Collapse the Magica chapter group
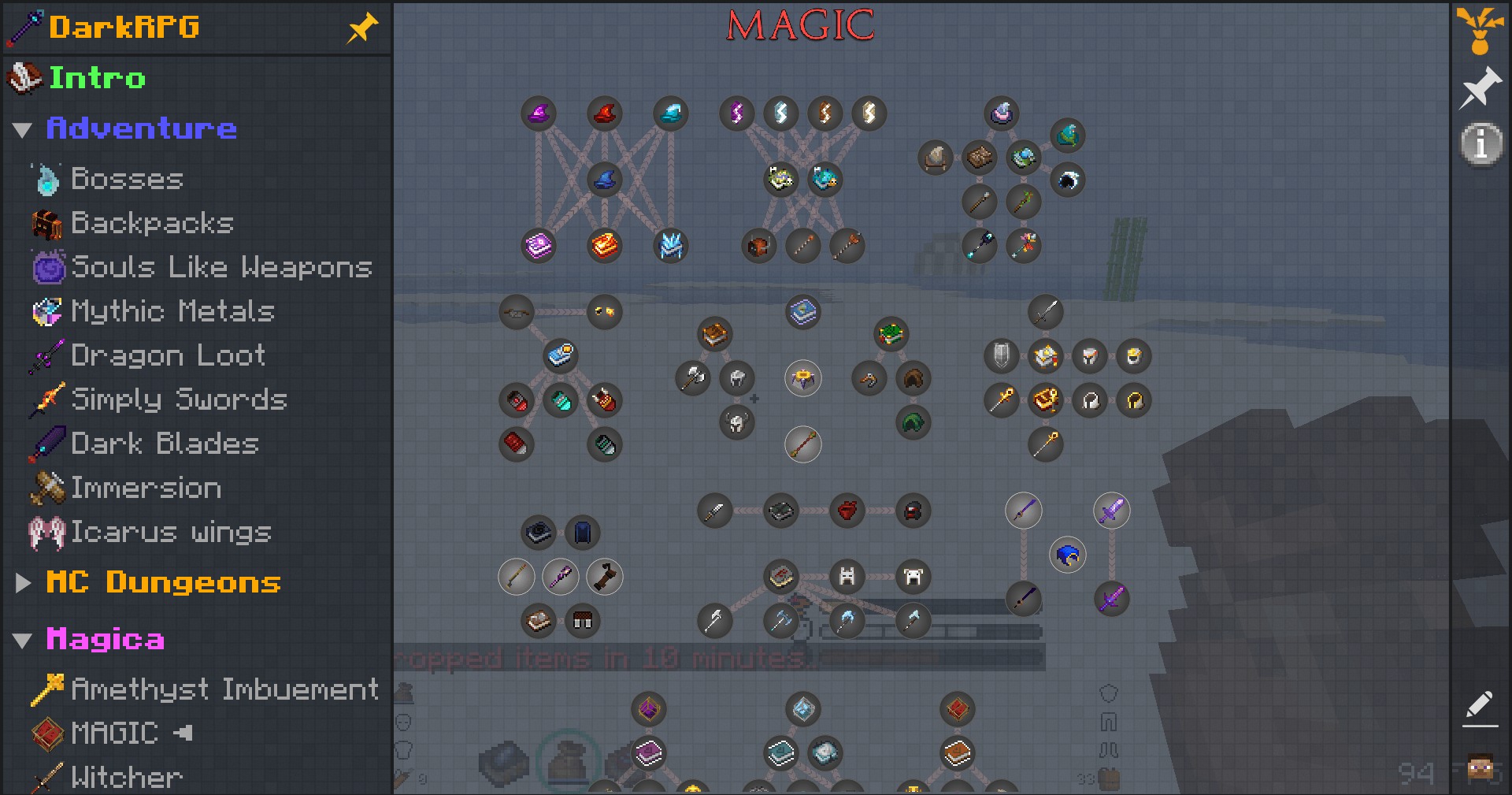1512x795 pixels. pos(22,640)
